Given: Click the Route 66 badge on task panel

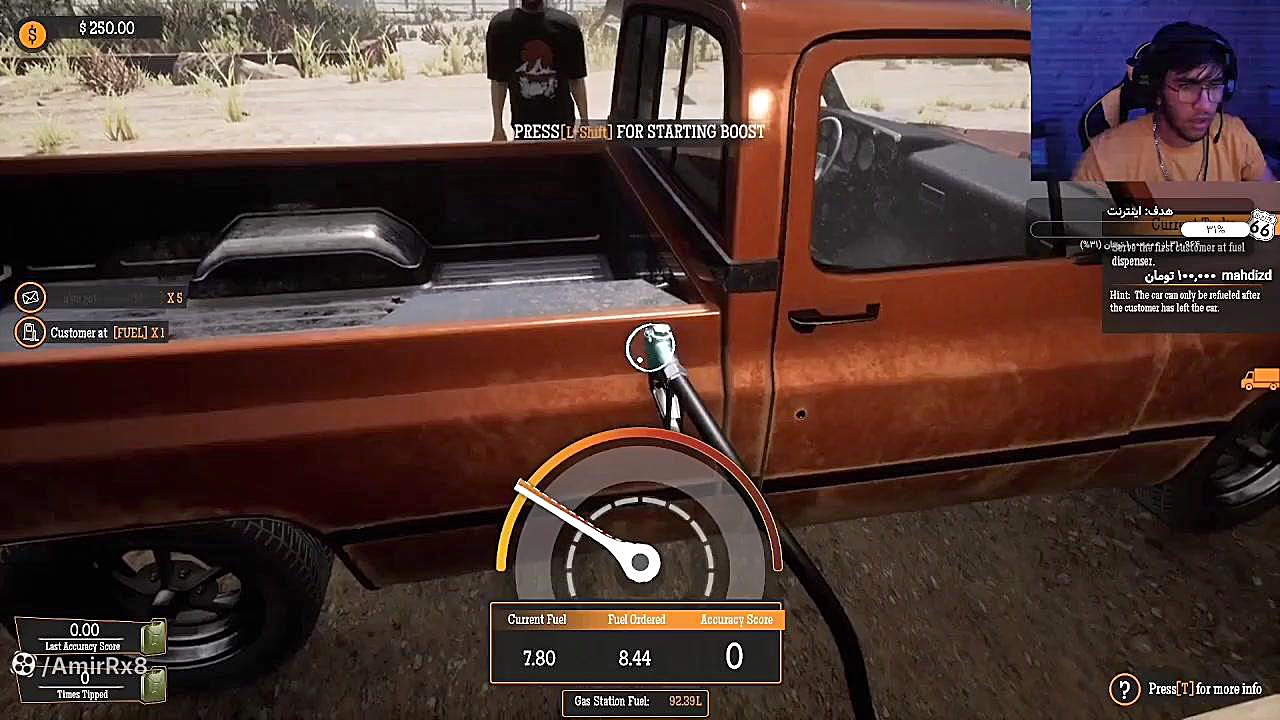Looking at the screenshot, I should [x=1262, y=226].
